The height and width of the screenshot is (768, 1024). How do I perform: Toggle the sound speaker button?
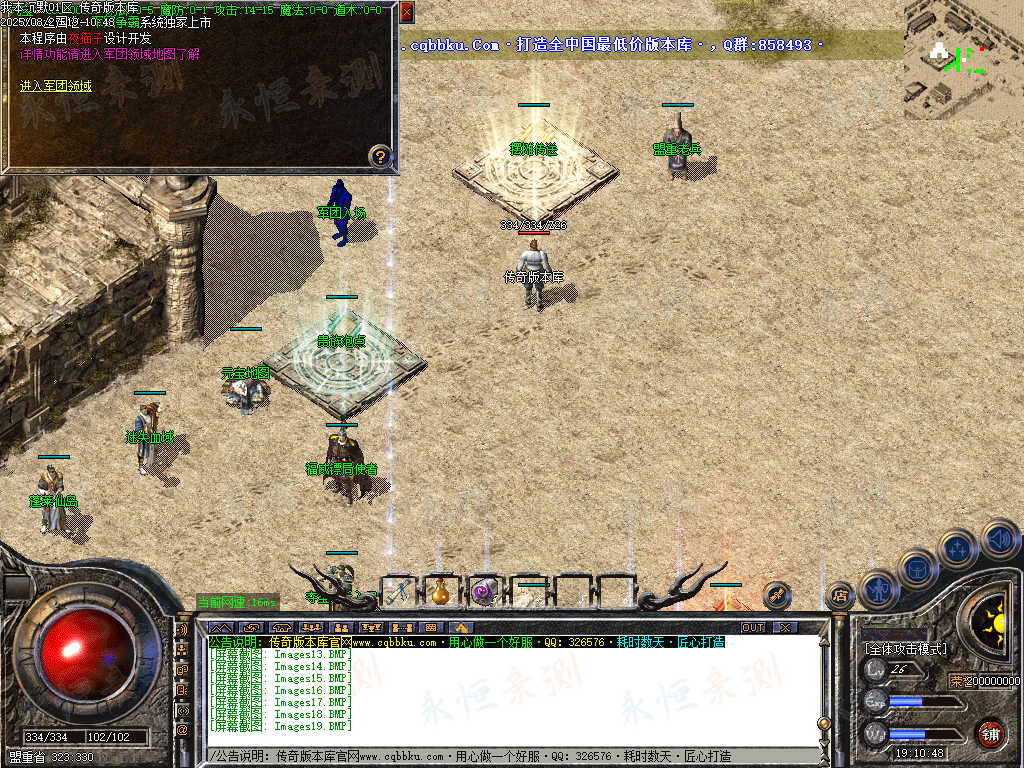coord(999,539)
